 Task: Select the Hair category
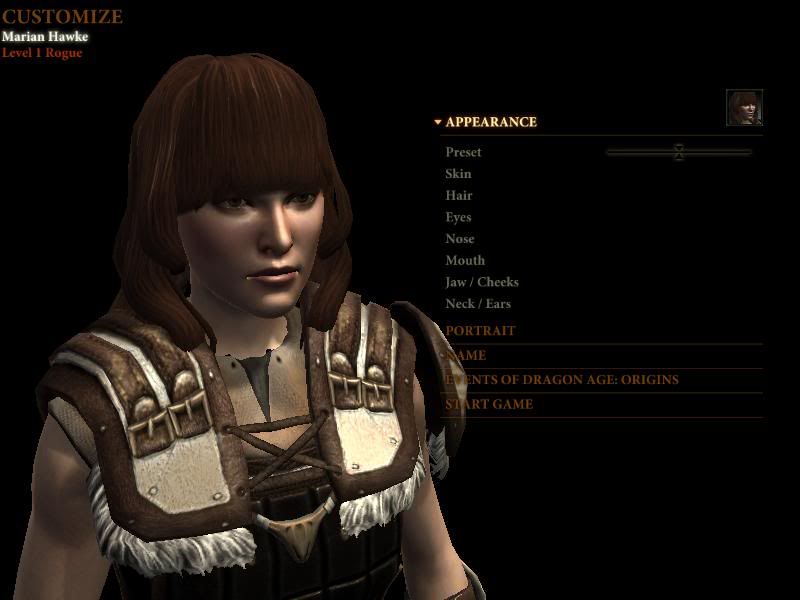pyautogui.click(x=459, y=196)
